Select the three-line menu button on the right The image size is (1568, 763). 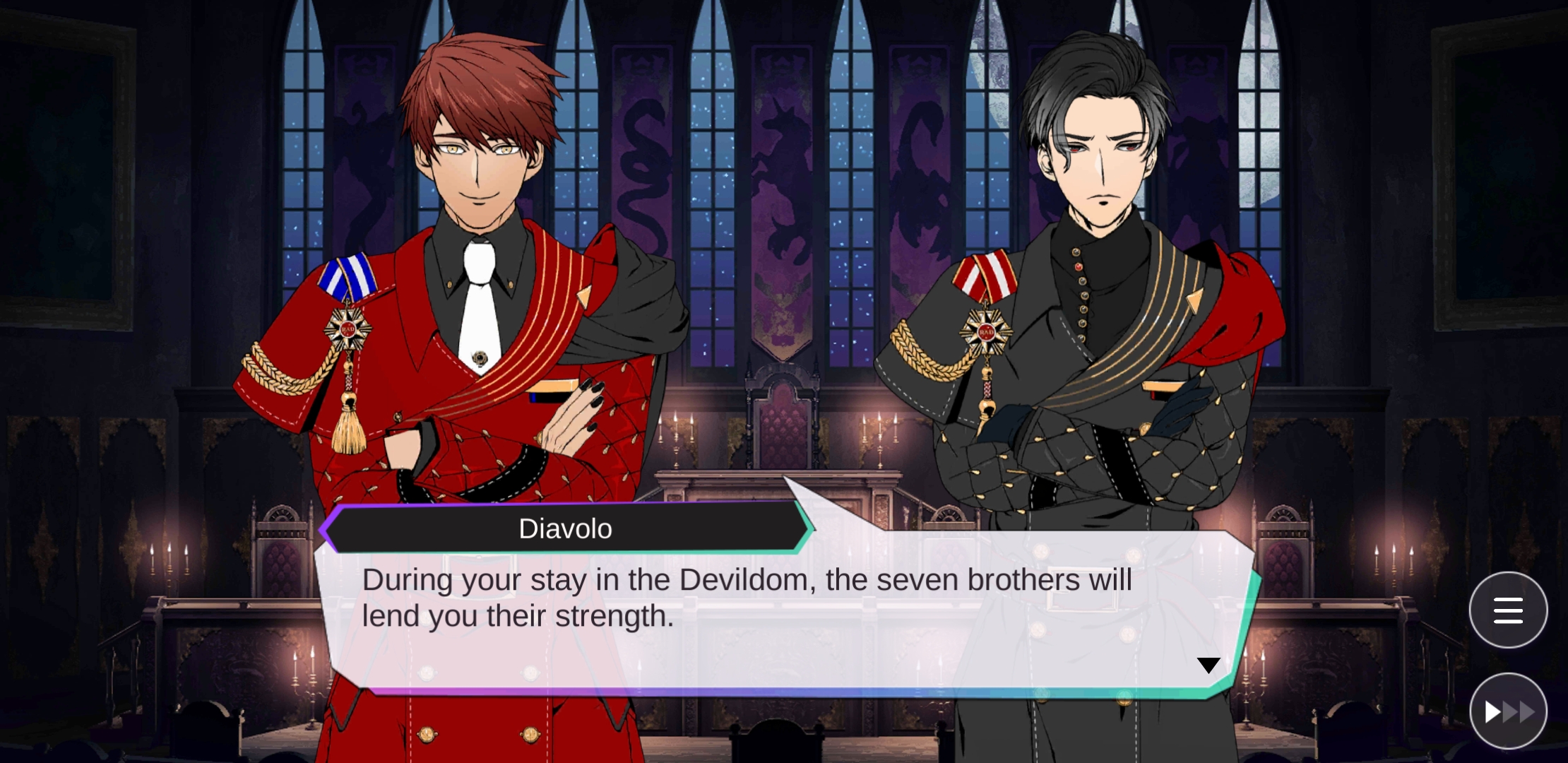click(1508, 610)
